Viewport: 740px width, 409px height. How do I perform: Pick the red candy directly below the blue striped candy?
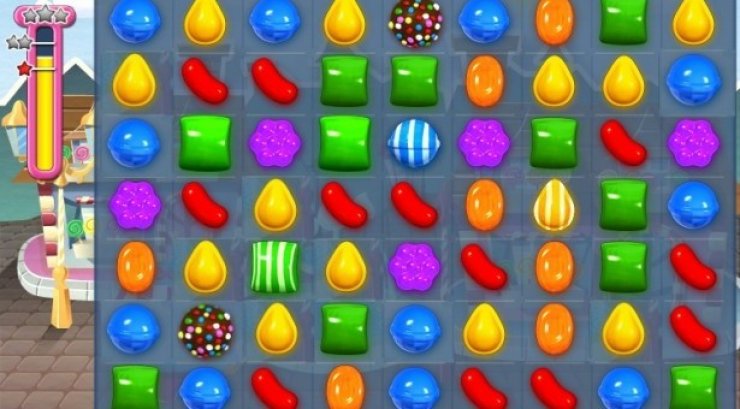pyautogui.click(x=414, y=204)
